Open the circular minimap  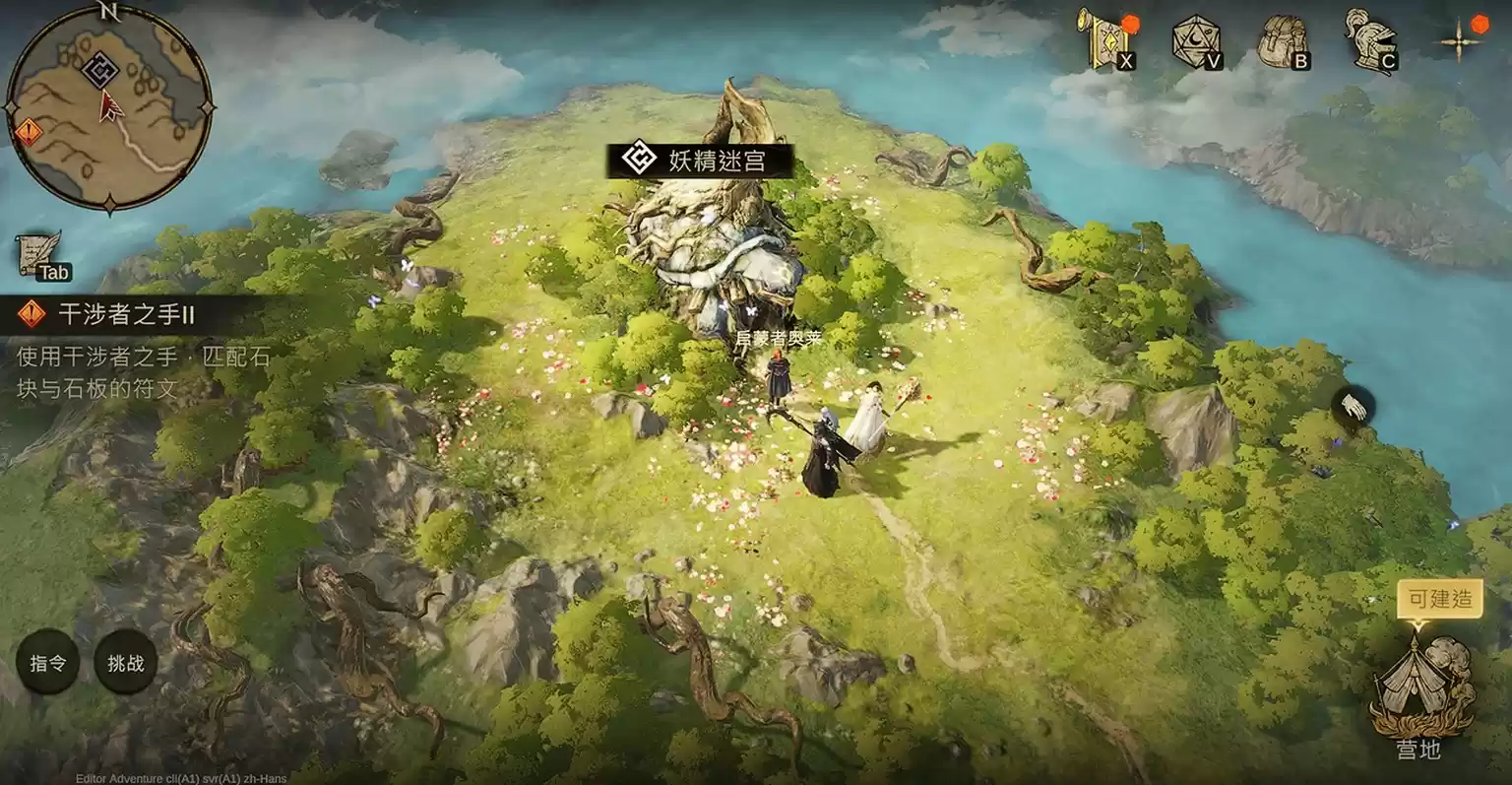point(108,107)
